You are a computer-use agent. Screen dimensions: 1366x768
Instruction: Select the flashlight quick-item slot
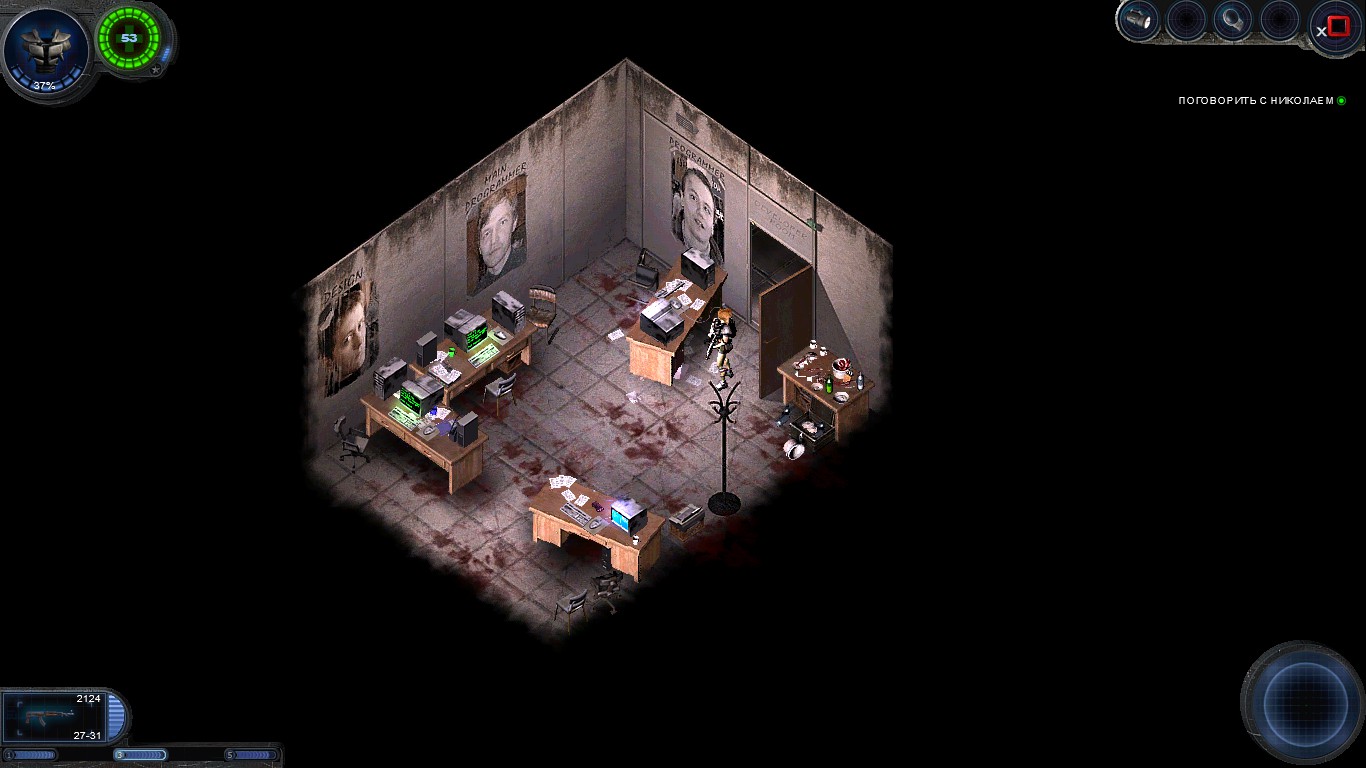[1137, 18]
